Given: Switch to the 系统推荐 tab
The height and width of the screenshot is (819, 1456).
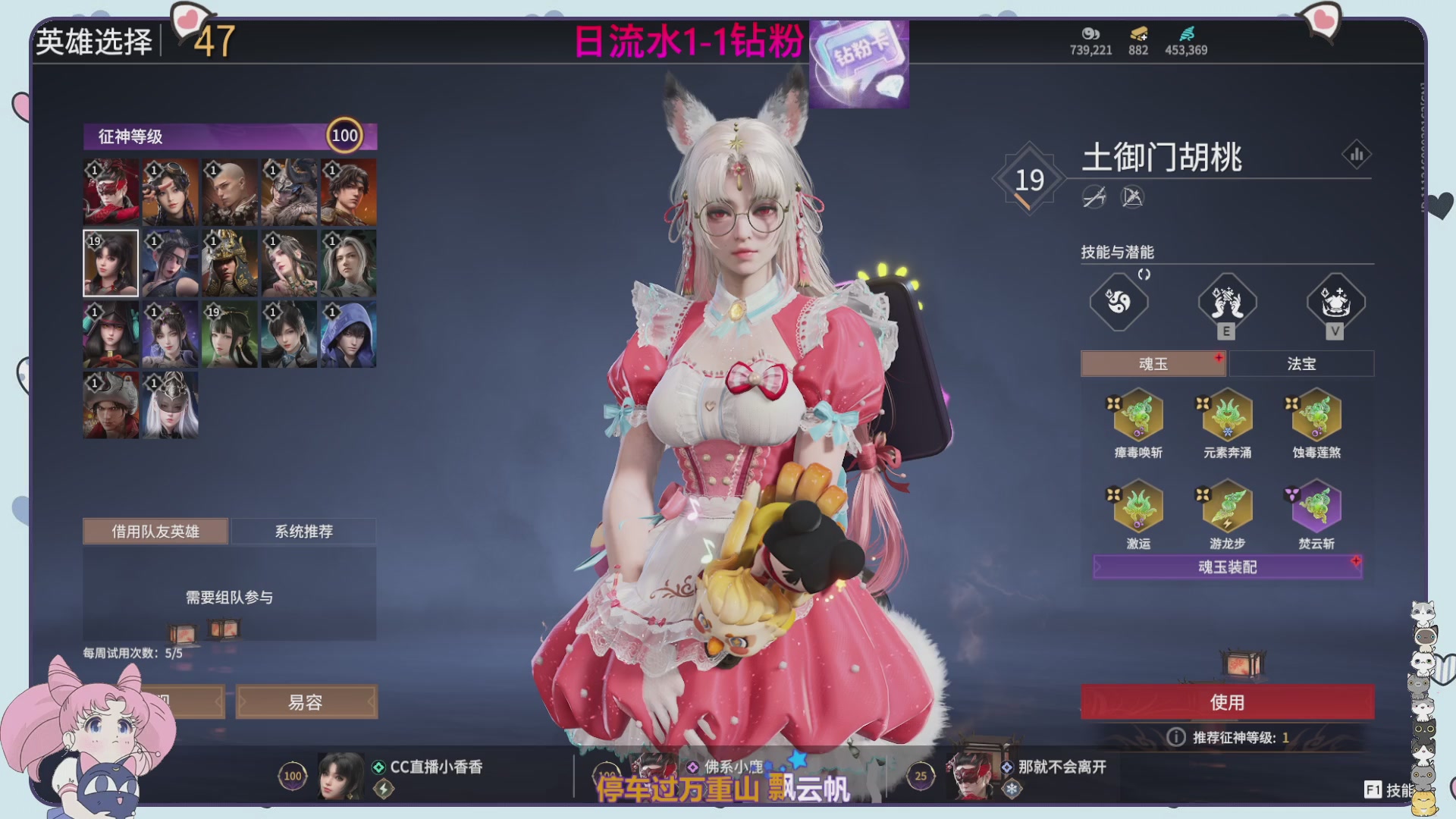Looking at the screenshot, I should [303, 531].
